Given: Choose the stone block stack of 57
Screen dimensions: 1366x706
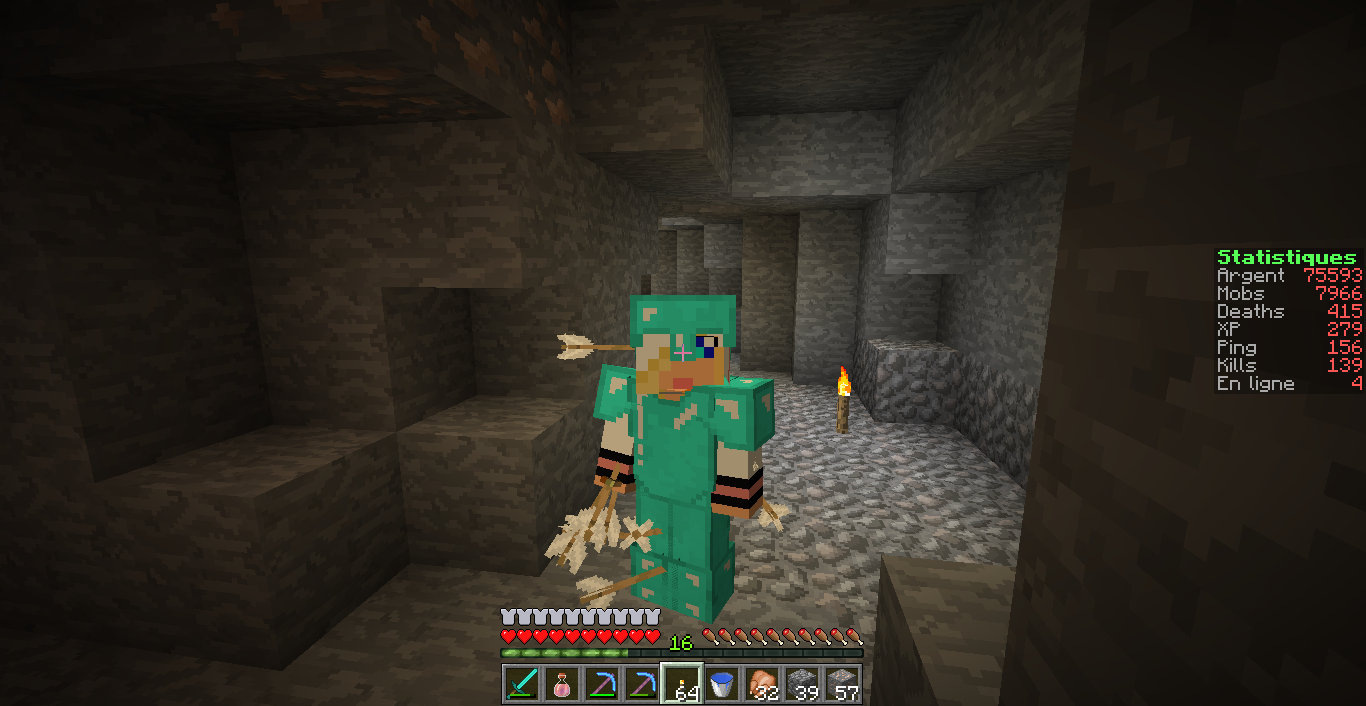Looking at the screenshot, I should point(842,684).
